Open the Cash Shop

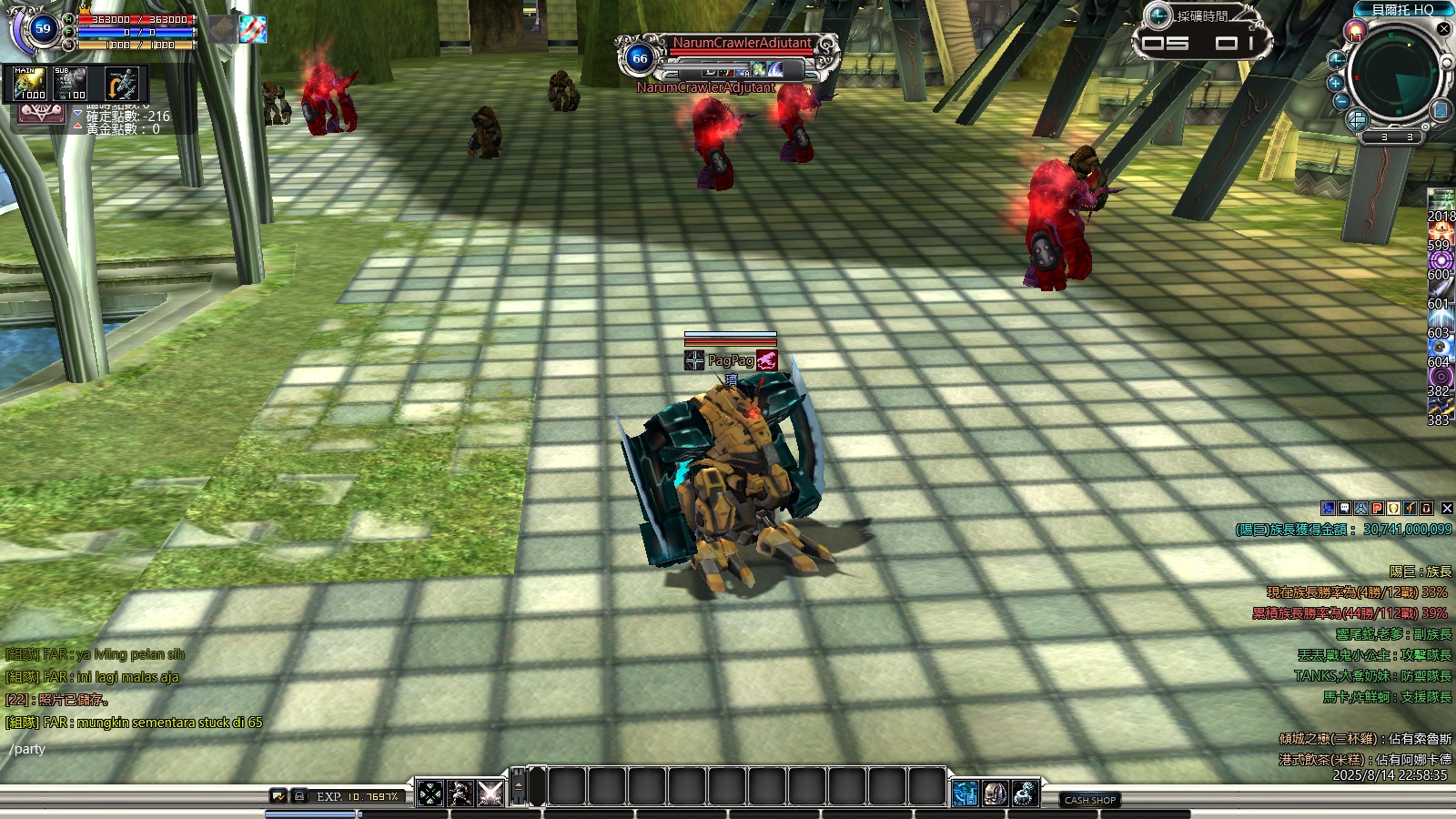pyautogui.click(x=1090, y=800)
